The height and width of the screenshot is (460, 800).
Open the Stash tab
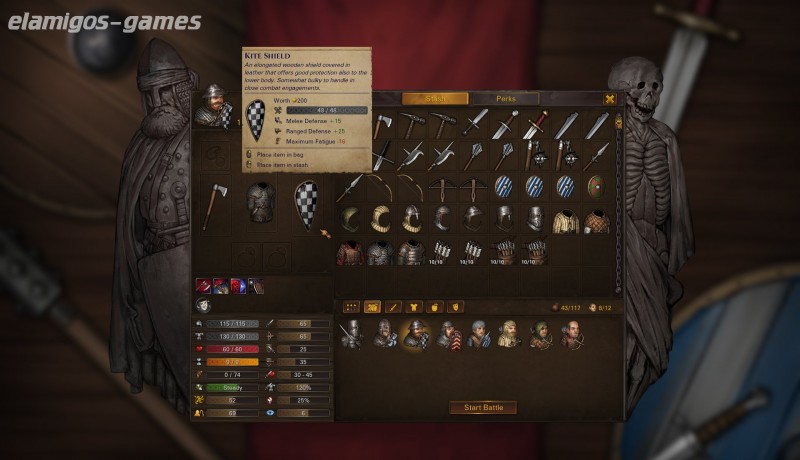click(435, 99)
